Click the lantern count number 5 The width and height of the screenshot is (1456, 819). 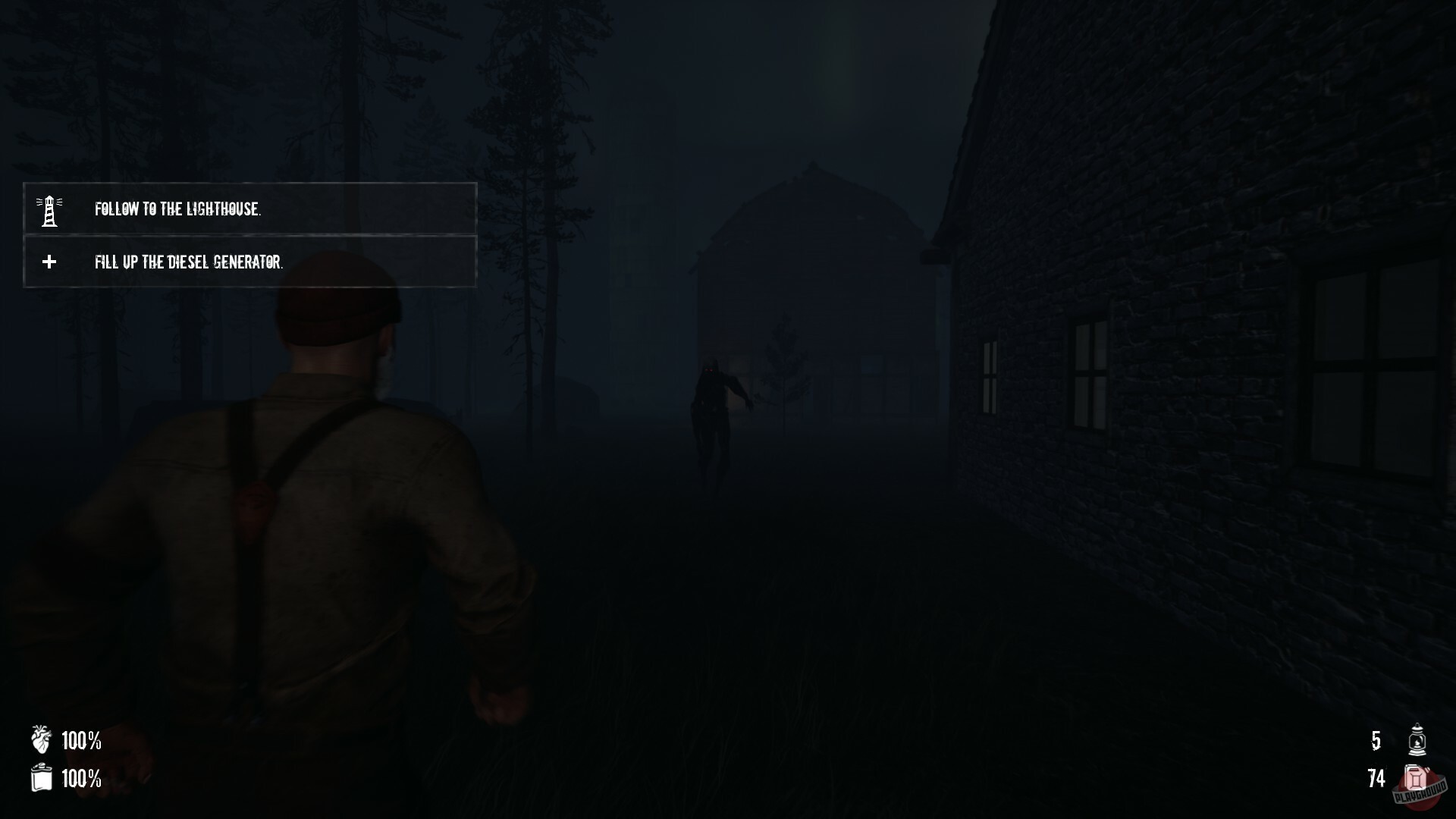pyautogui.click(x=1375, y=742)
